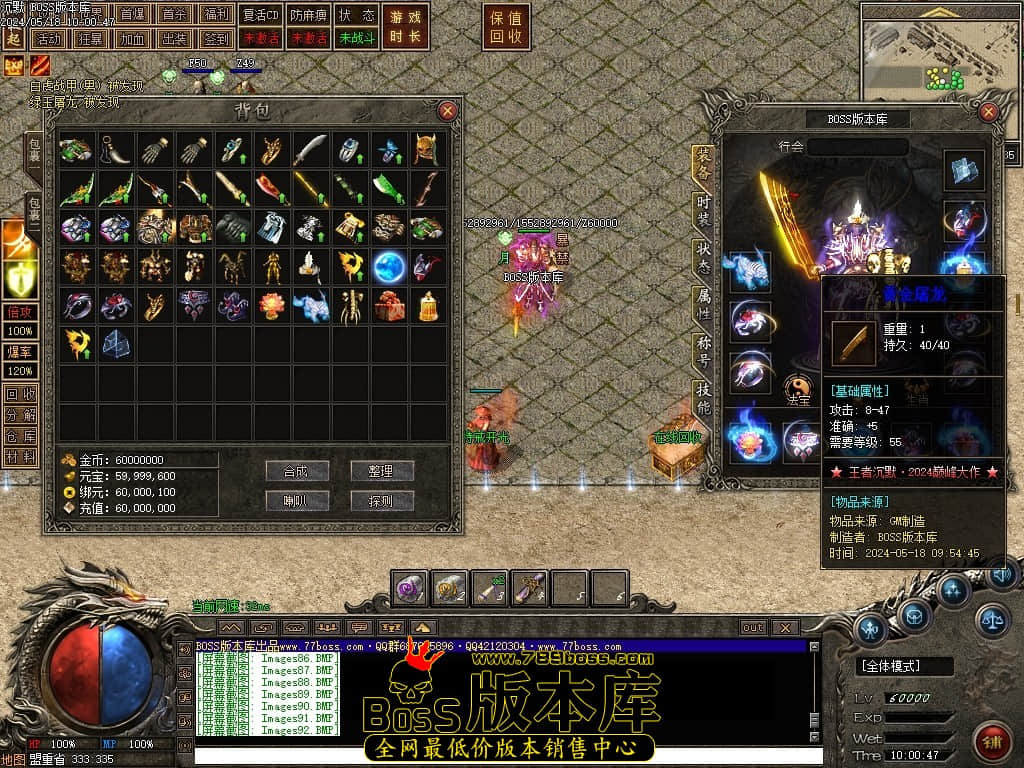Click the 探测 detect button
Image resolution: width=1024 pixels, height=768 pixels.
[x=382, y=501]
